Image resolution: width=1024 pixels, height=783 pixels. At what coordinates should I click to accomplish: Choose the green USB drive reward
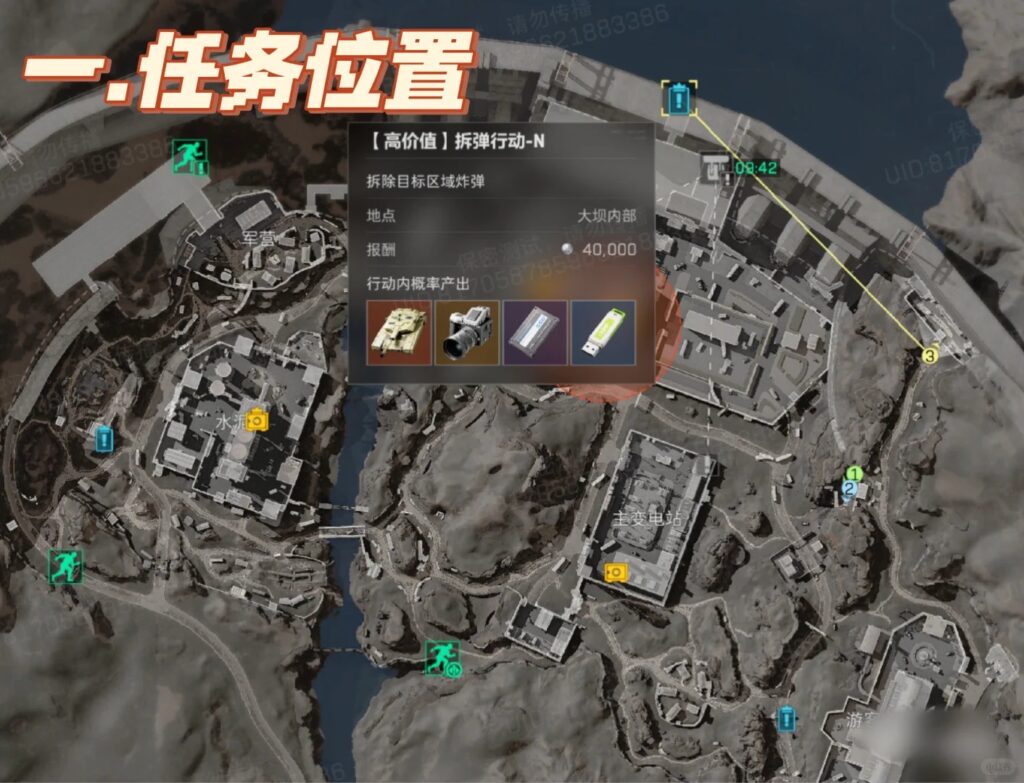coord(603,333)
